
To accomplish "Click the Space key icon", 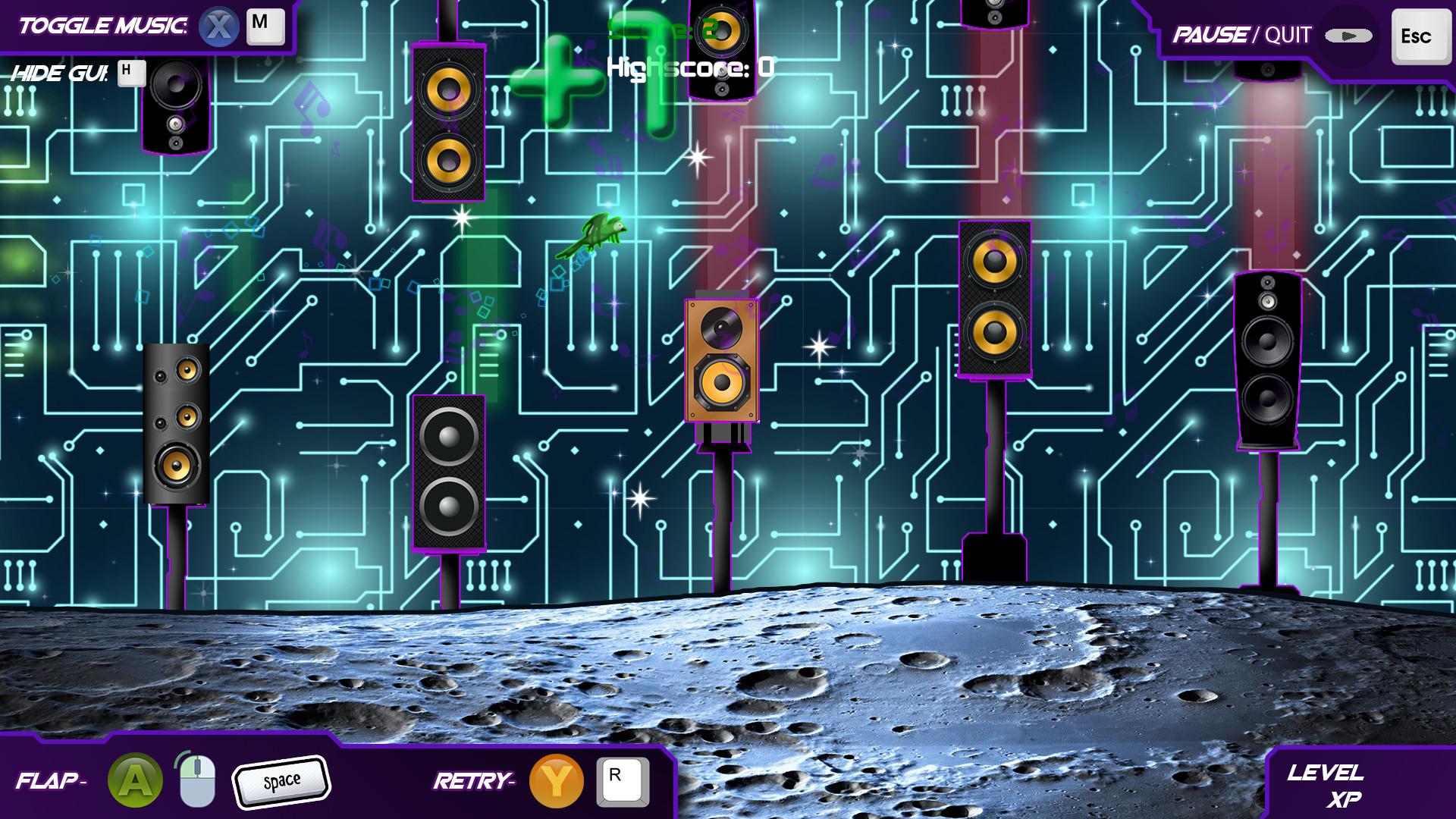I will click(281, 779).
